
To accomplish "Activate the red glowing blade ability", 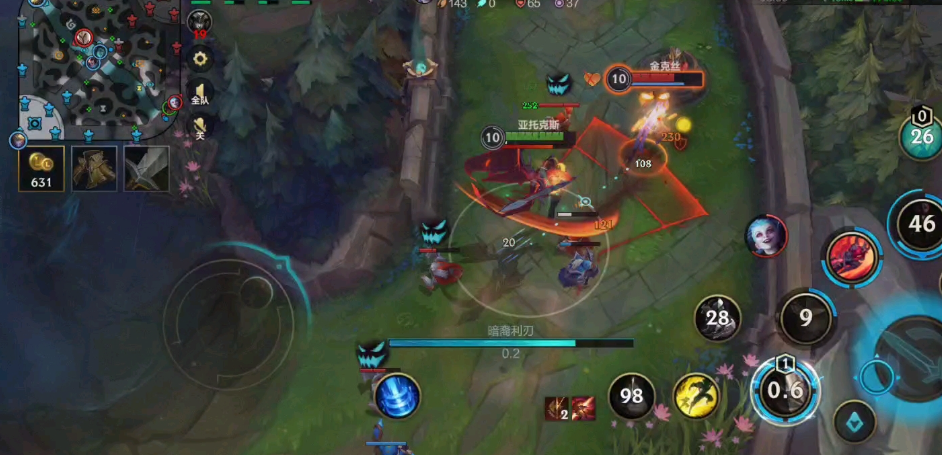I will (x=852, y=256).
